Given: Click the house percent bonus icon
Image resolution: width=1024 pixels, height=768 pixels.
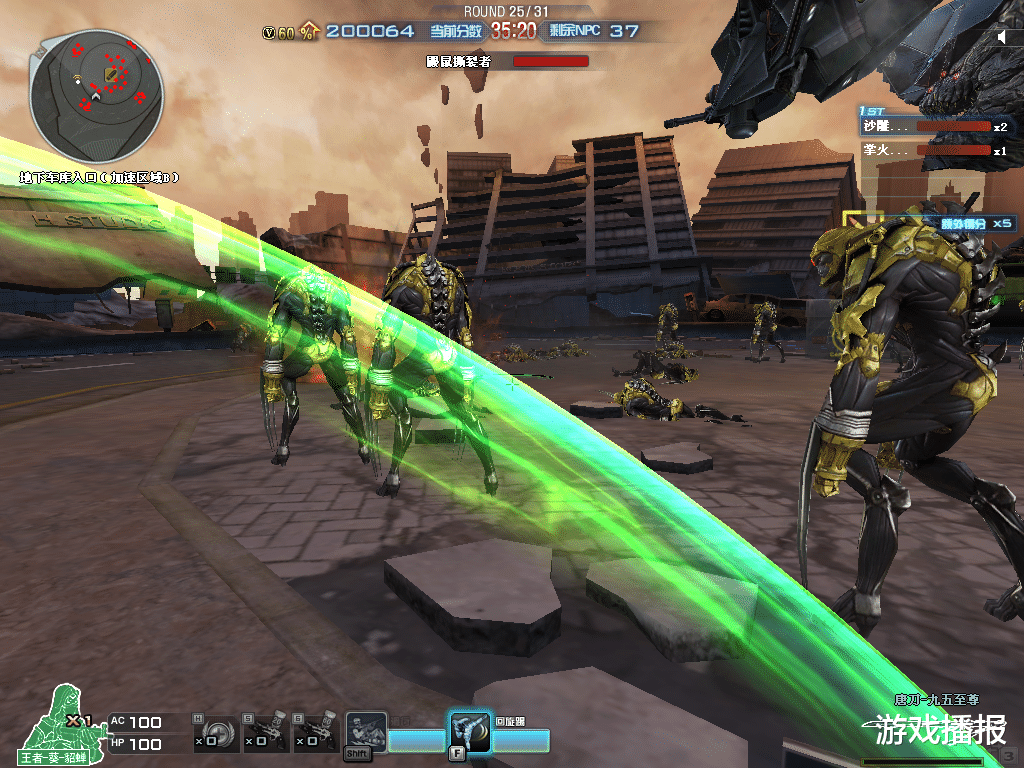Looking at the screenshot, I should pyautogui.click(x=309, y=32).
